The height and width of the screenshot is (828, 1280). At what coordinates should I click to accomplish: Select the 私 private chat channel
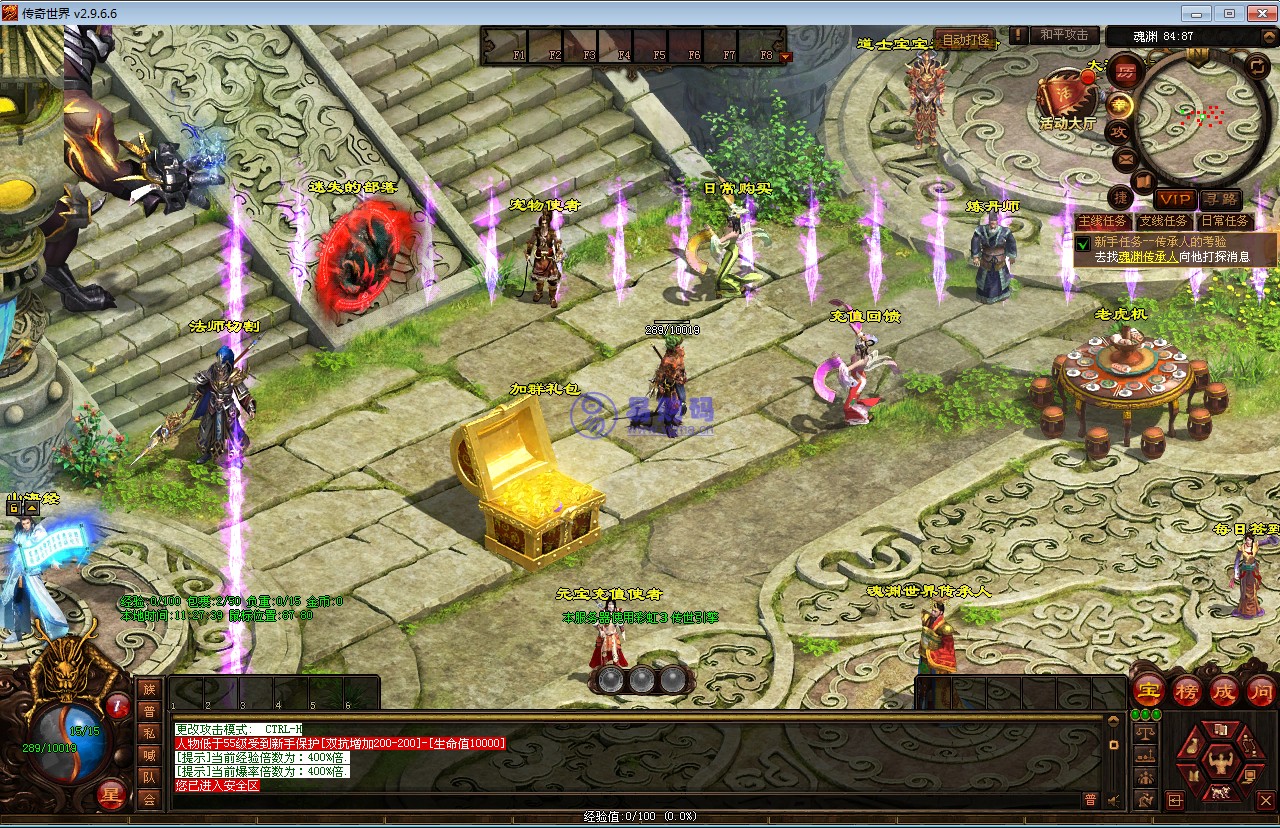(149, 733)
